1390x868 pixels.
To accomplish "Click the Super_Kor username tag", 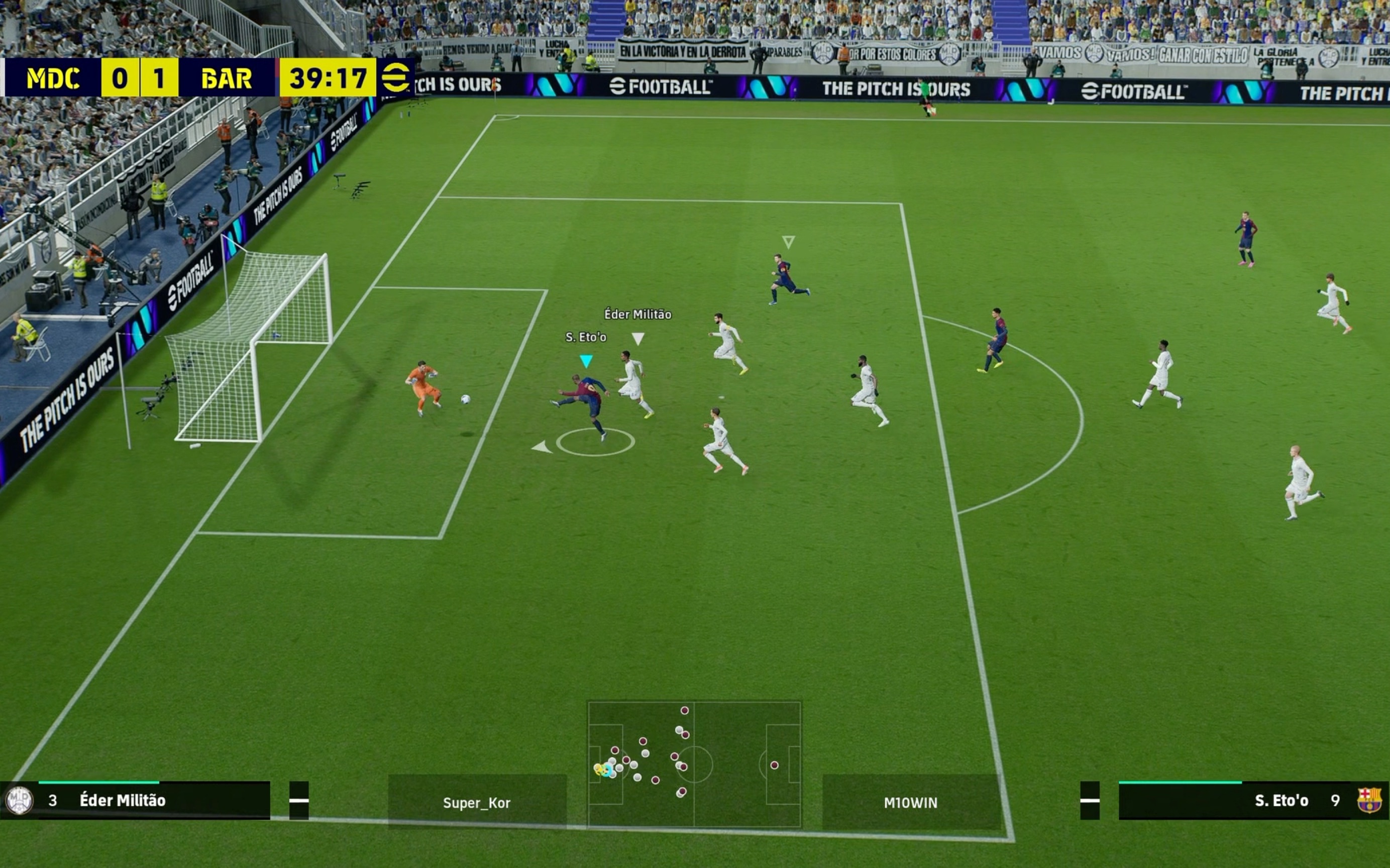I will point(477,803).
